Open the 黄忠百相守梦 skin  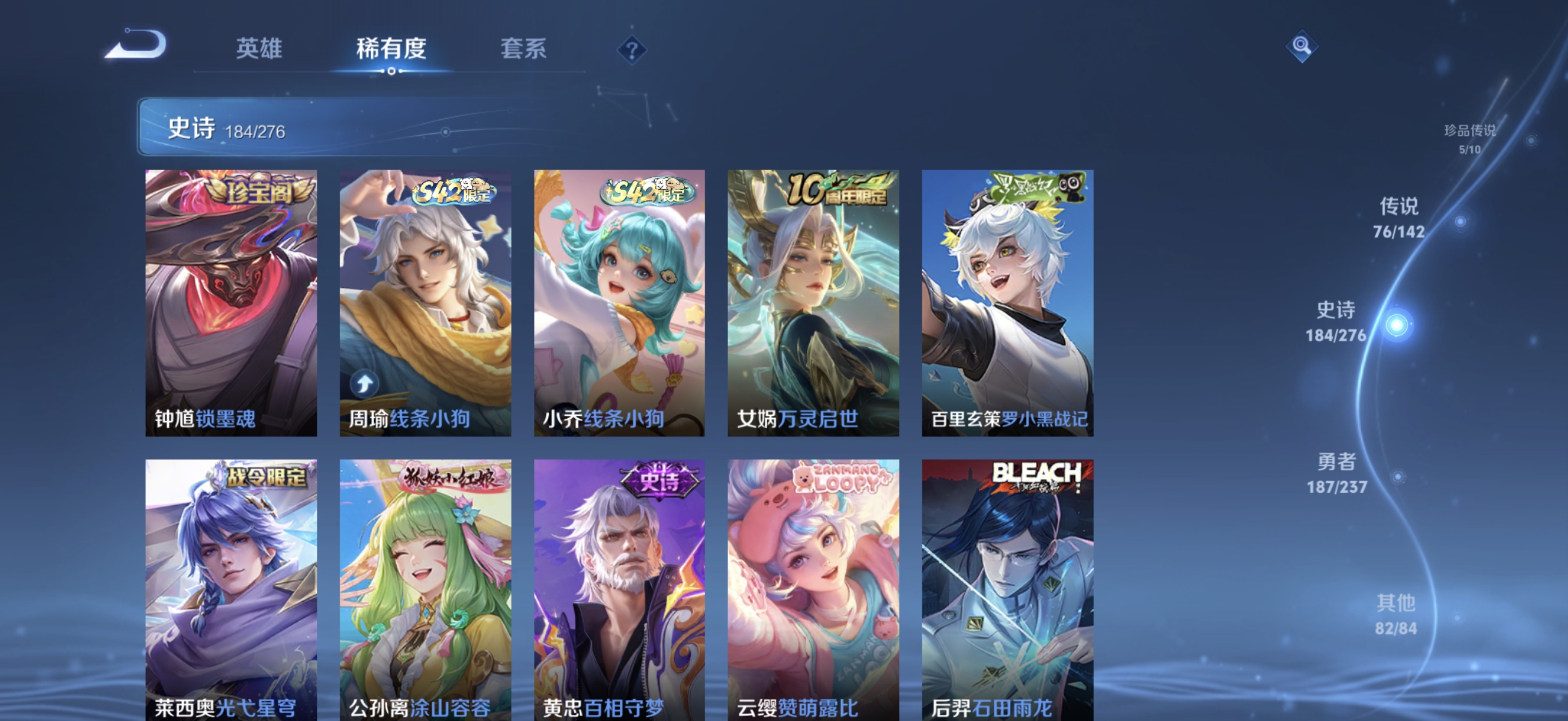point(619,584)
